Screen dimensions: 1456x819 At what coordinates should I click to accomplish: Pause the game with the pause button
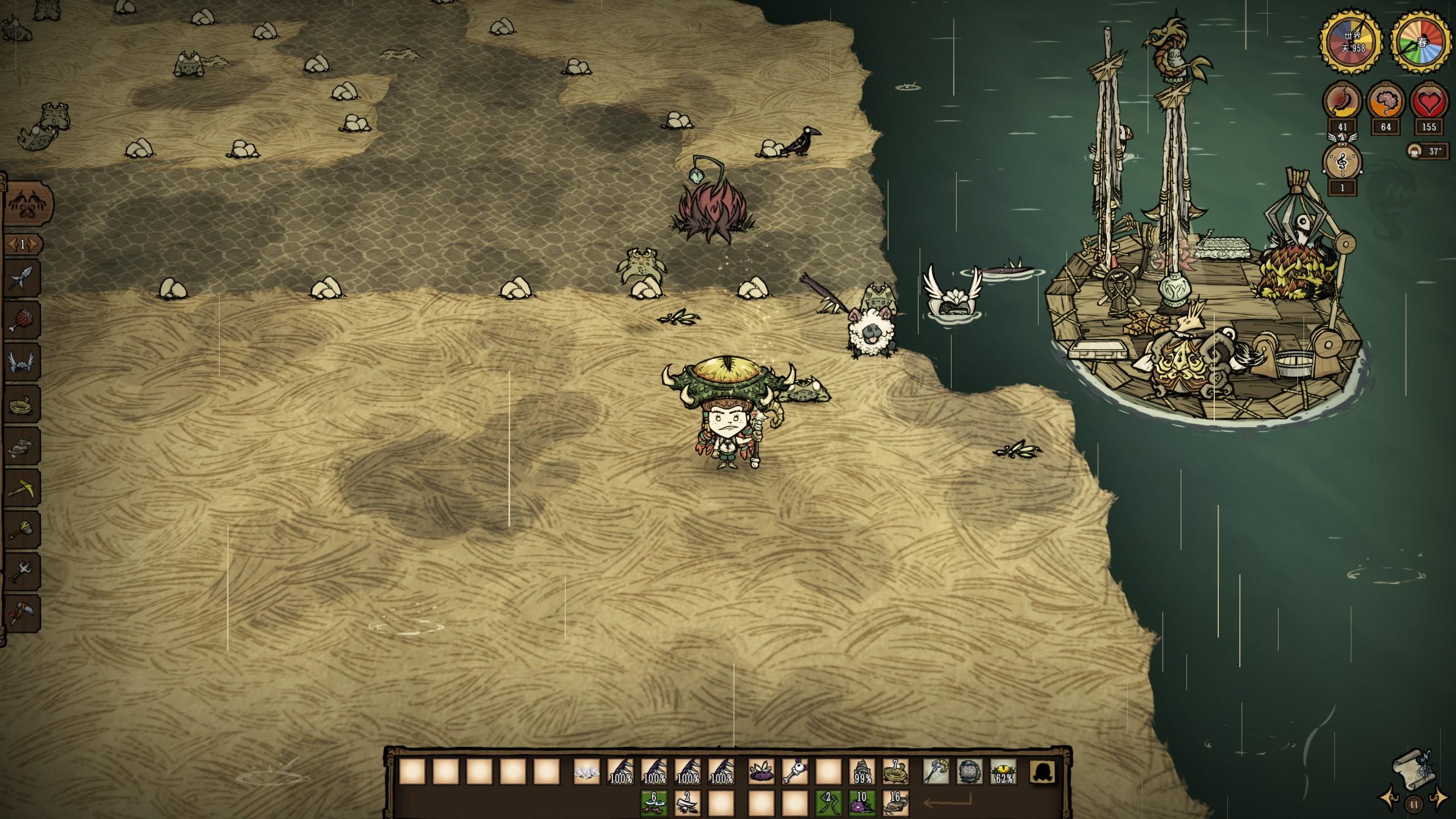1414,804
